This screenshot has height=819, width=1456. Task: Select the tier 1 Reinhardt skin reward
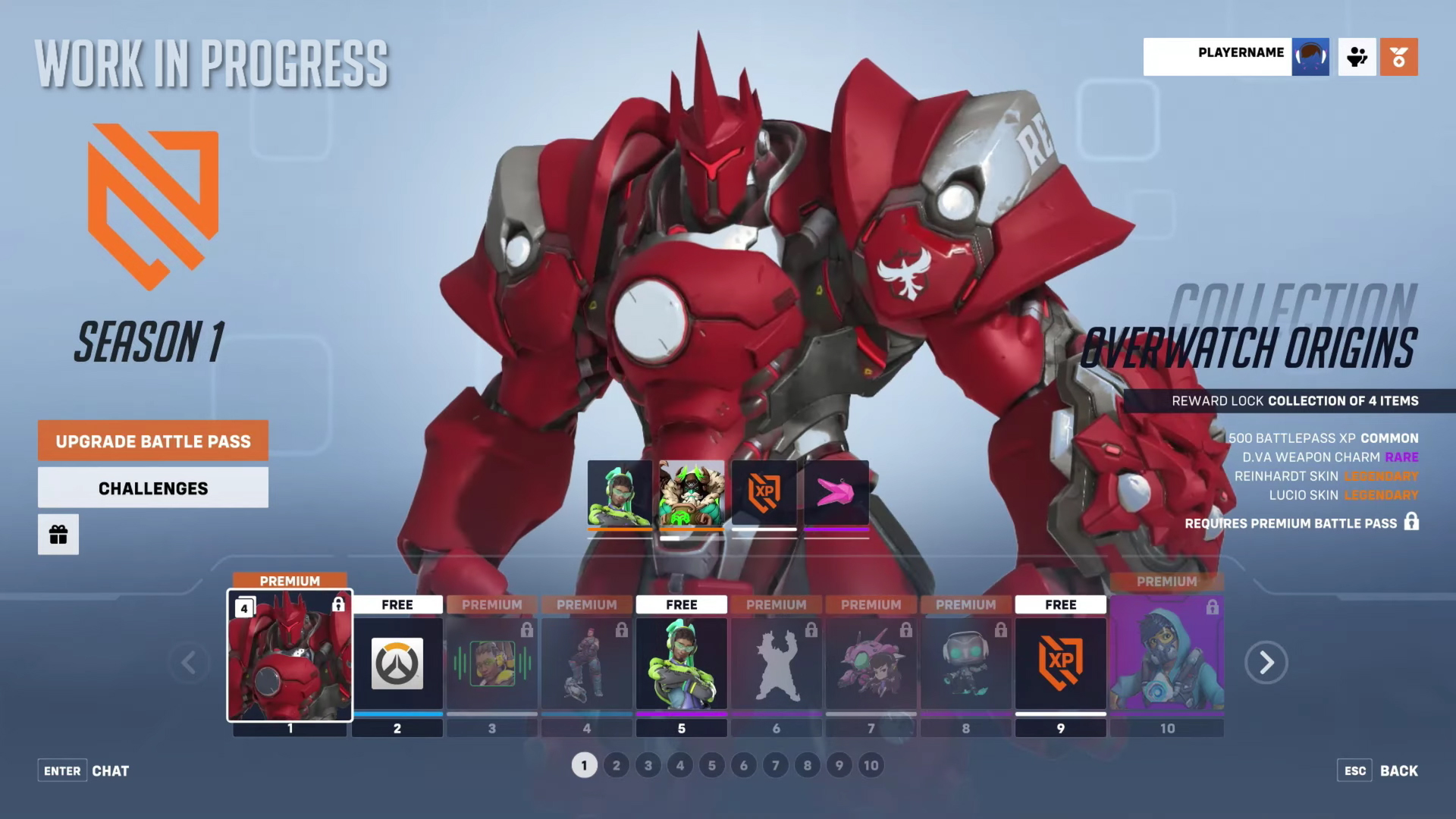[x=290, y=656]
